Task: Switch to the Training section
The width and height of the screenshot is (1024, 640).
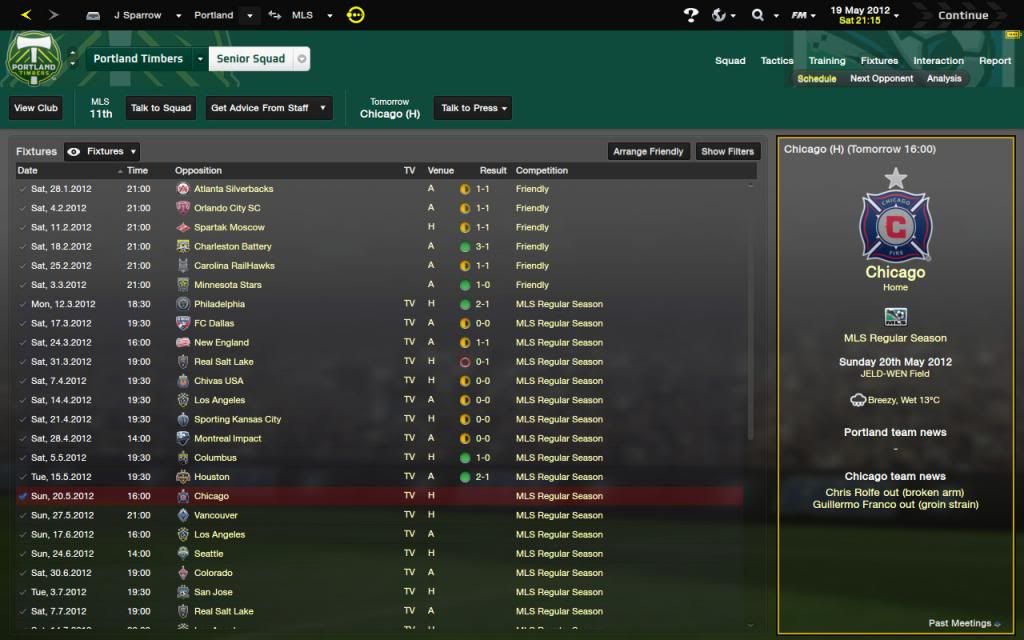Action: tap(827, 61)
